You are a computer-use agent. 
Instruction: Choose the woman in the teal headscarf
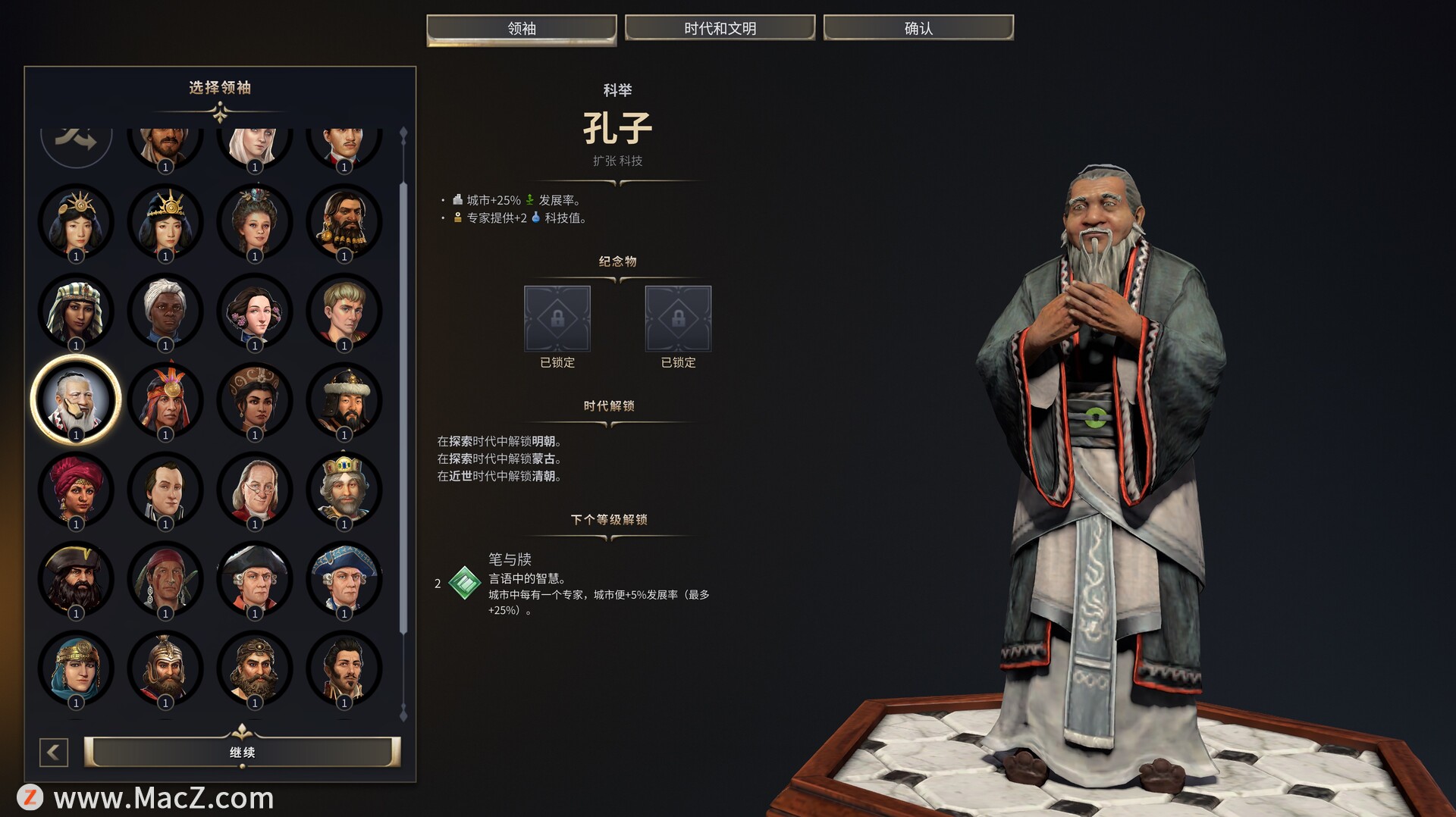76,668
